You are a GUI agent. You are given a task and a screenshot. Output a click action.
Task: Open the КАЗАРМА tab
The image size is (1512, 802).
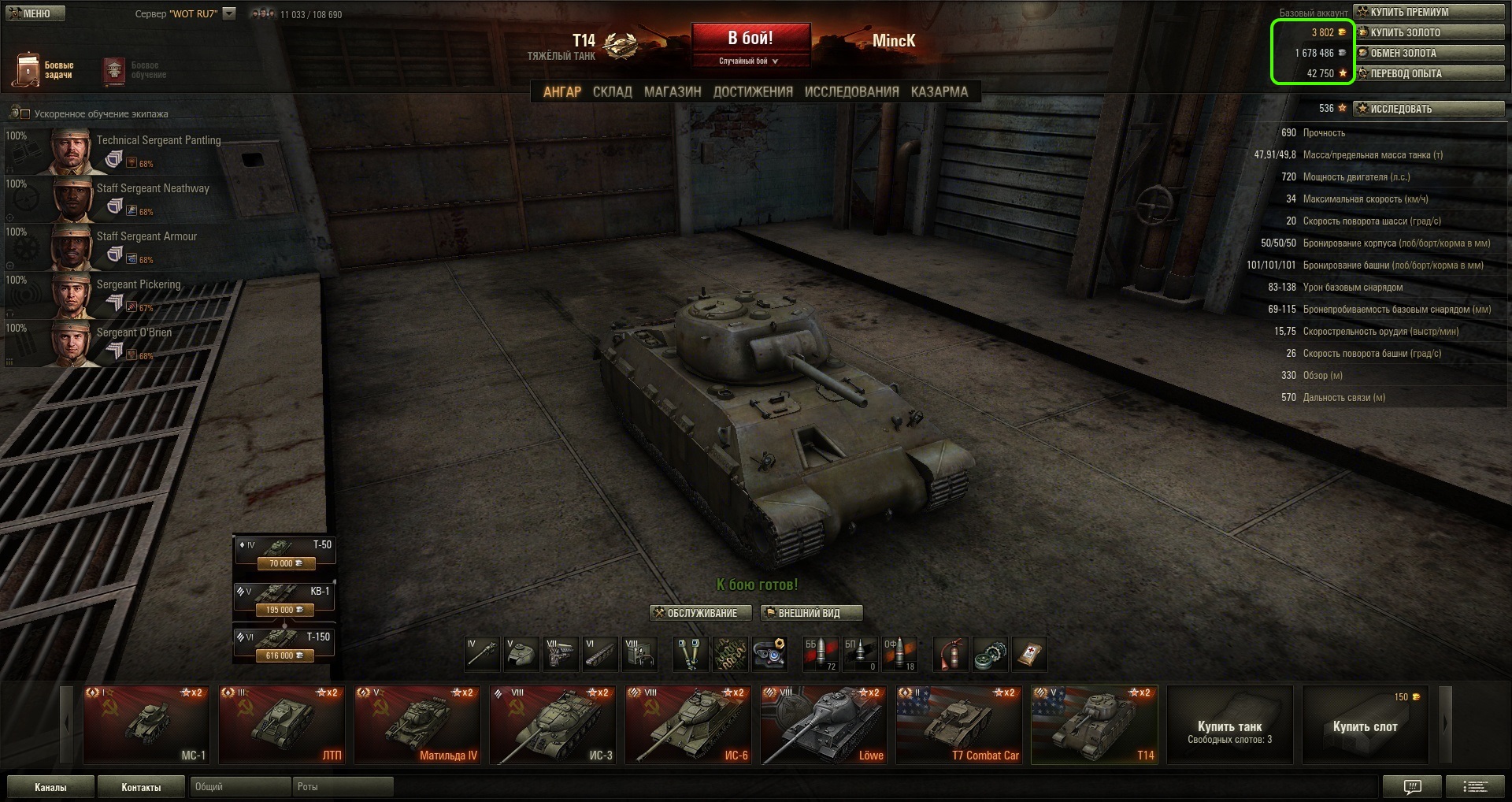939,91
